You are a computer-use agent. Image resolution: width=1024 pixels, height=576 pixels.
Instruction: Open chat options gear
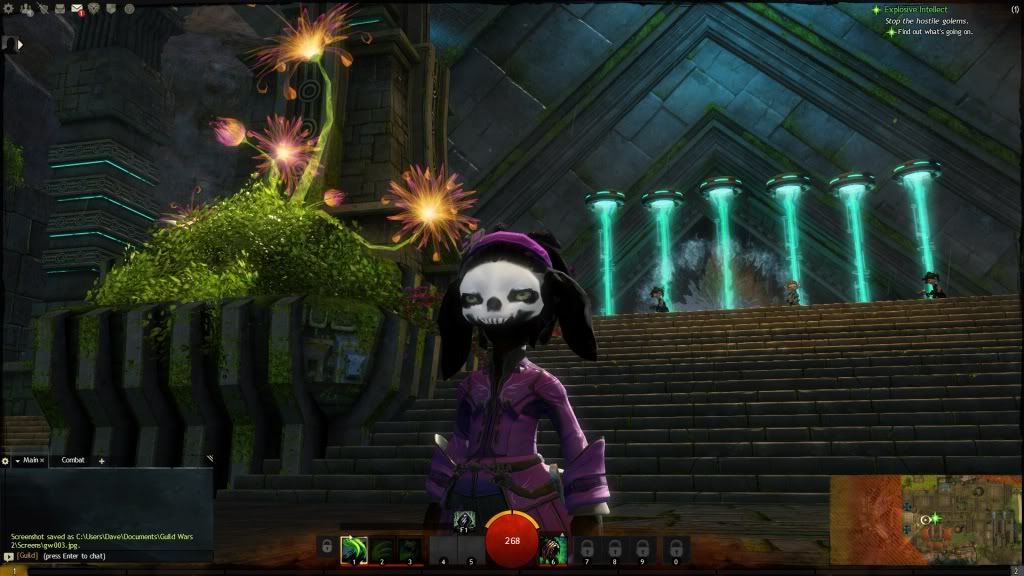tap(6, 461)
